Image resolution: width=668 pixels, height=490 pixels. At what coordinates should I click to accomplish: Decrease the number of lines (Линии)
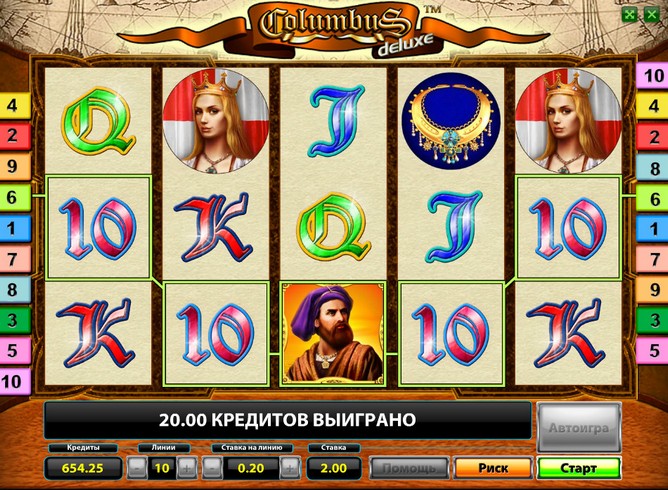(137, 467)
